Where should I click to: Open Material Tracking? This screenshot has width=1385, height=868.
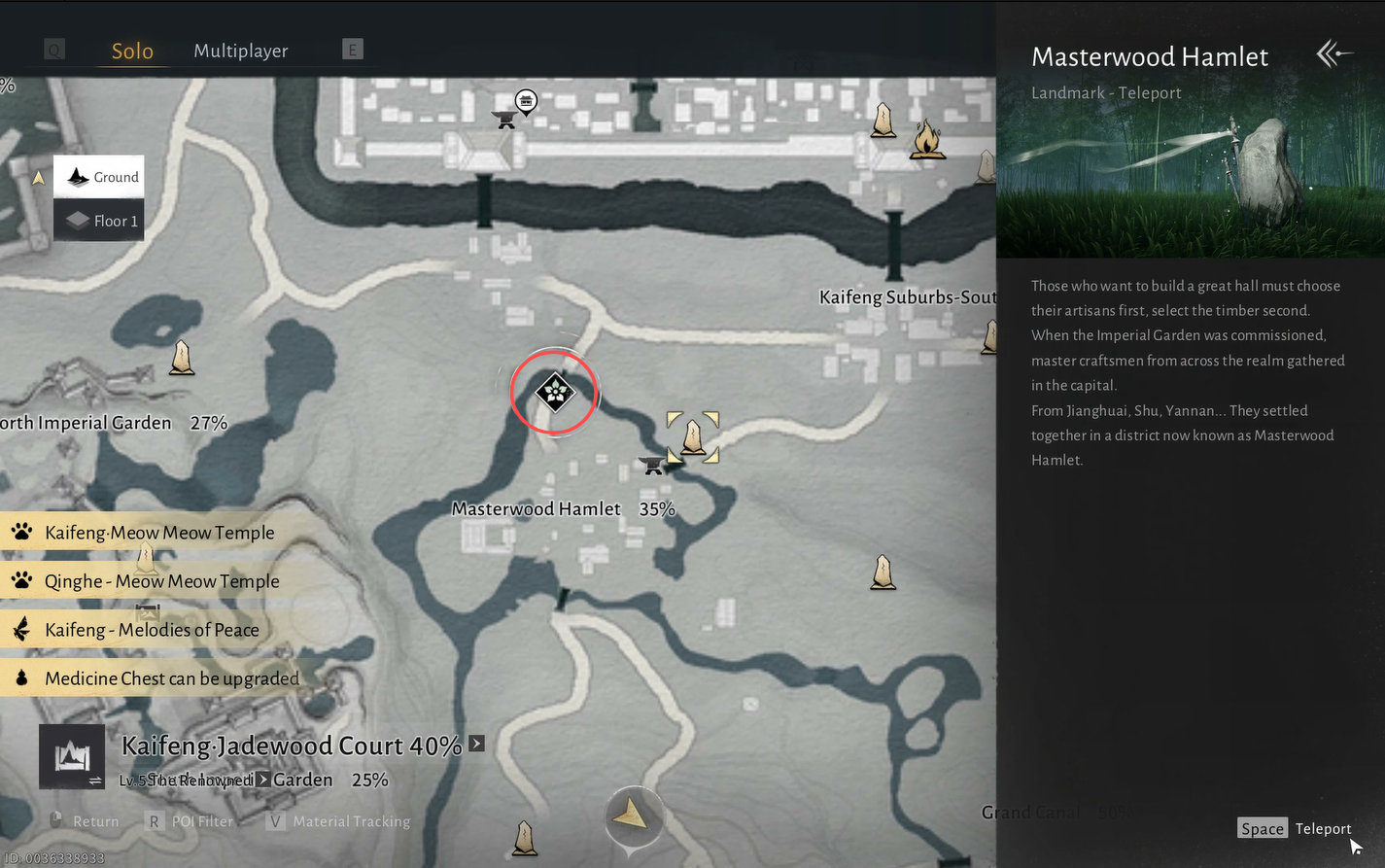tap(338, 821)
